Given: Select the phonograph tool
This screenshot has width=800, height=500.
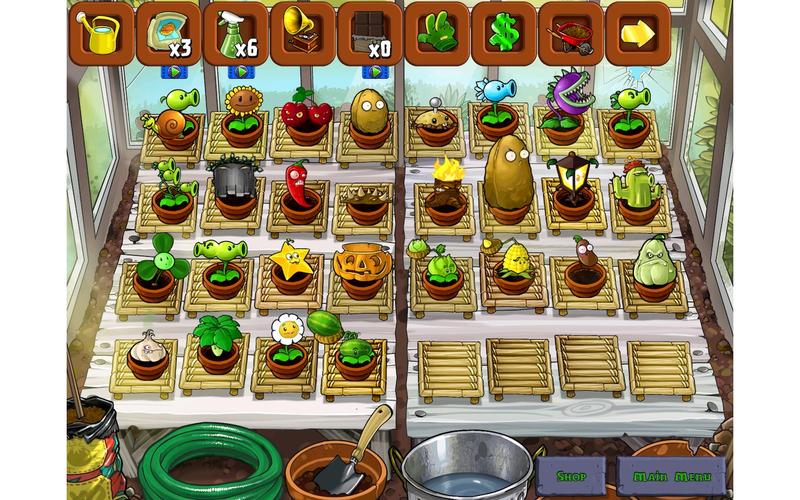Looking at the screenshot, I should coord(302,33).
